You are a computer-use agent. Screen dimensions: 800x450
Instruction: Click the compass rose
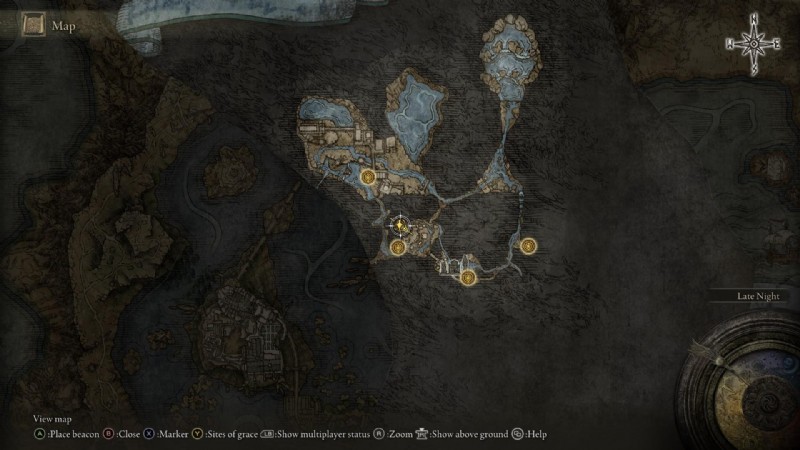coord(754,42)
